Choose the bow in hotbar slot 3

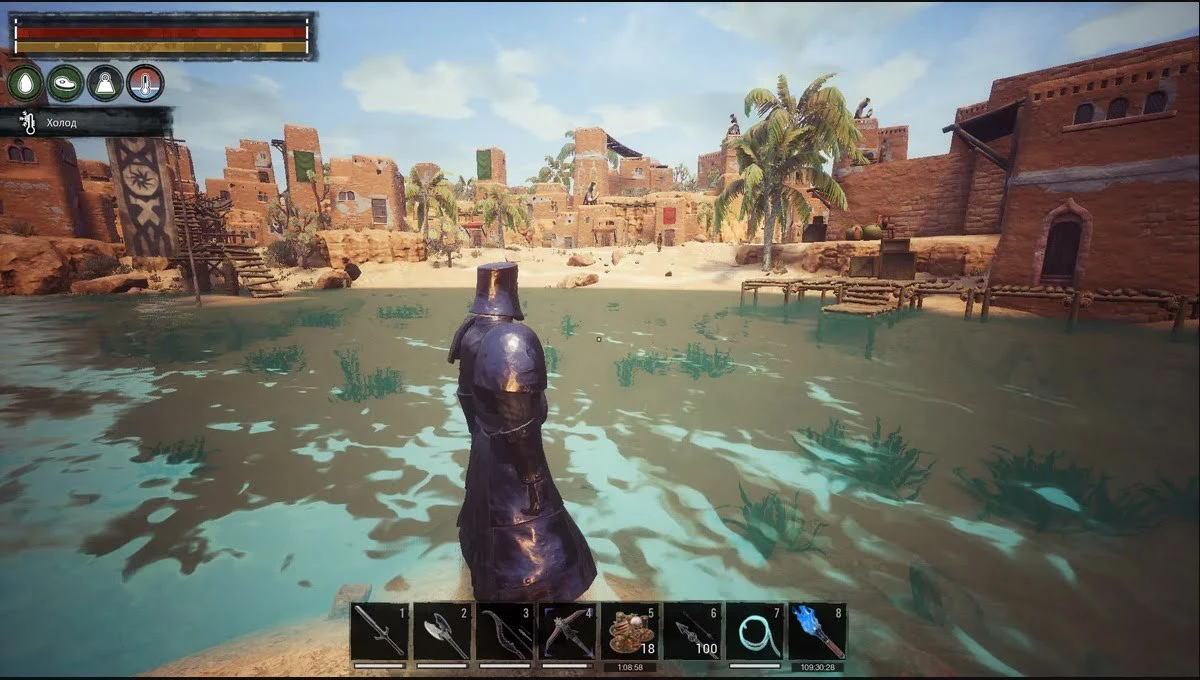[504, 632]
